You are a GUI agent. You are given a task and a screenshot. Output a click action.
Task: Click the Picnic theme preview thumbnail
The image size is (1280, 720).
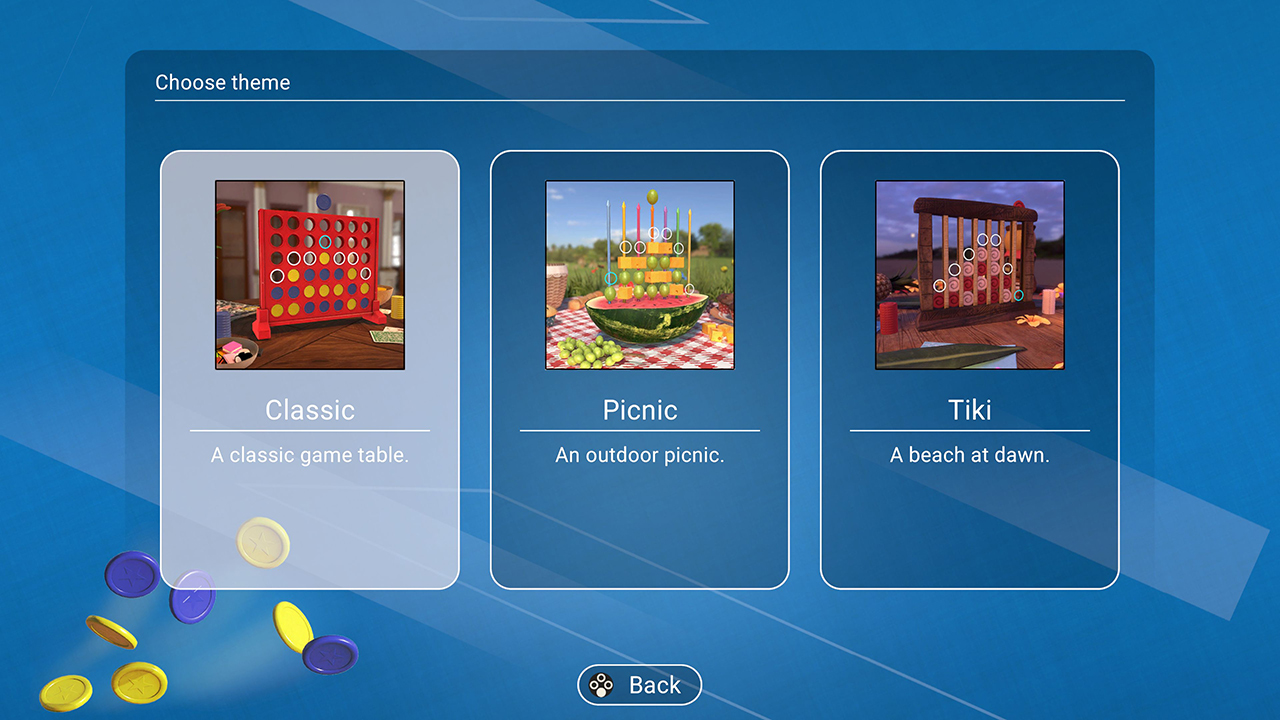click(x=640, y=273)
